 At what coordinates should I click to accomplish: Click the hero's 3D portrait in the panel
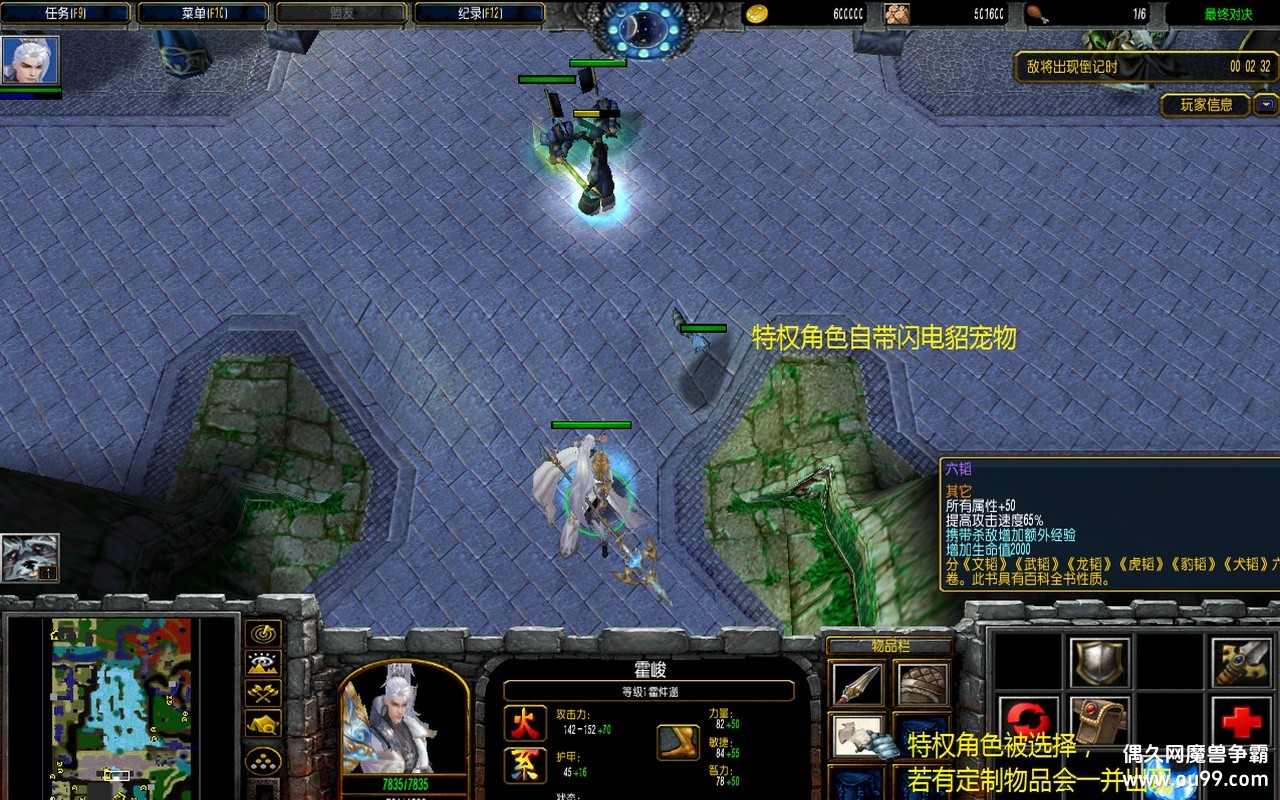tap(403, 720)
